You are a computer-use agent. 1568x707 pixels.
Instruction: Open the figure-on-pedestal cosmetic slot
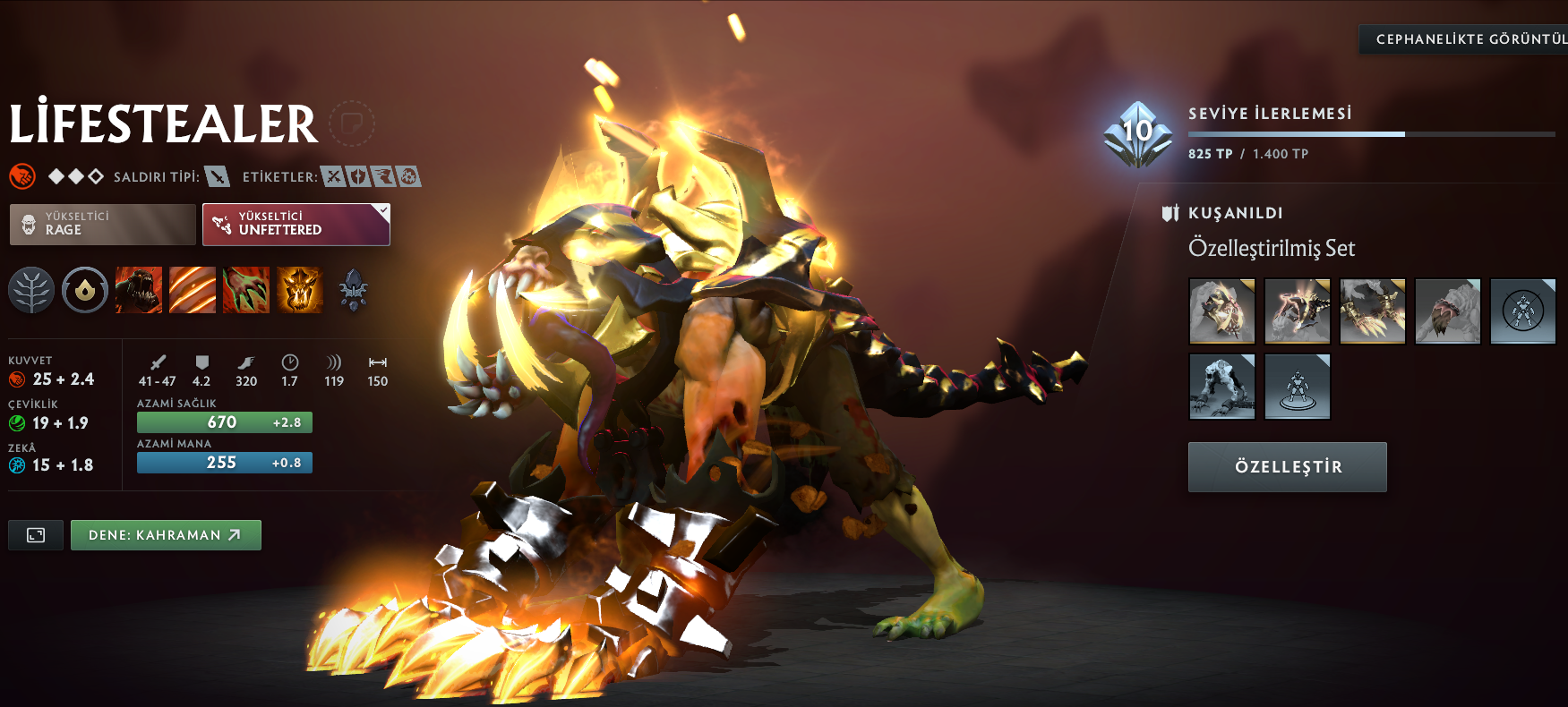coord(1297,386)
